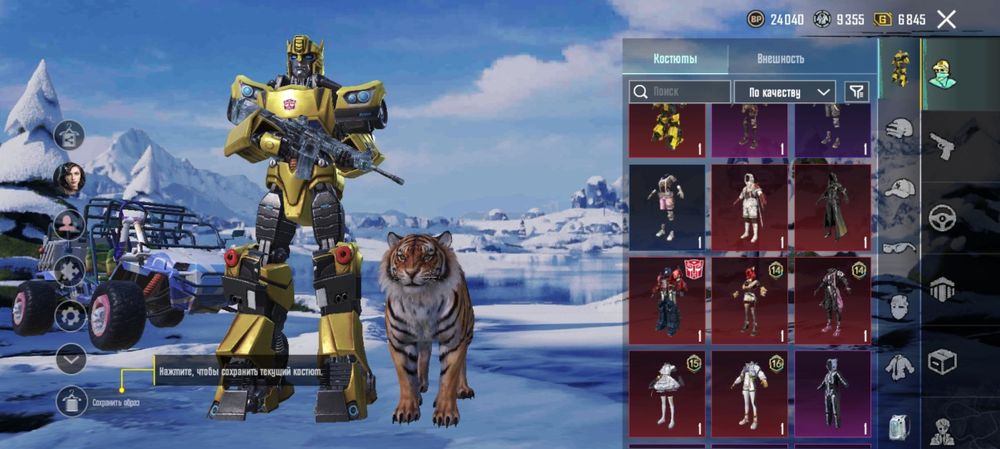Open the Внешность tab

780,58
